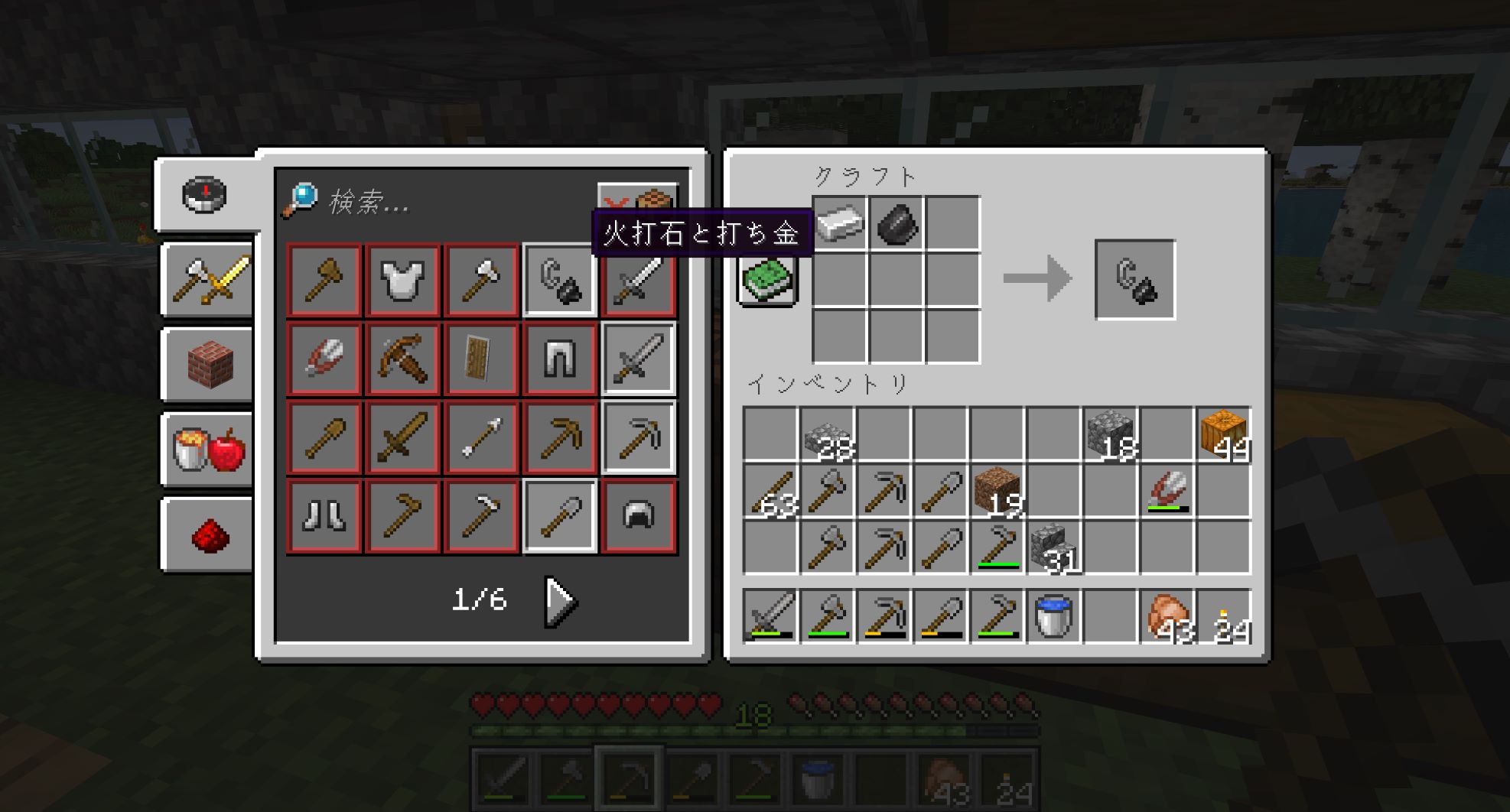Choose the flint and steel recipe
The image size is (1510, 812).
[559, 280]
